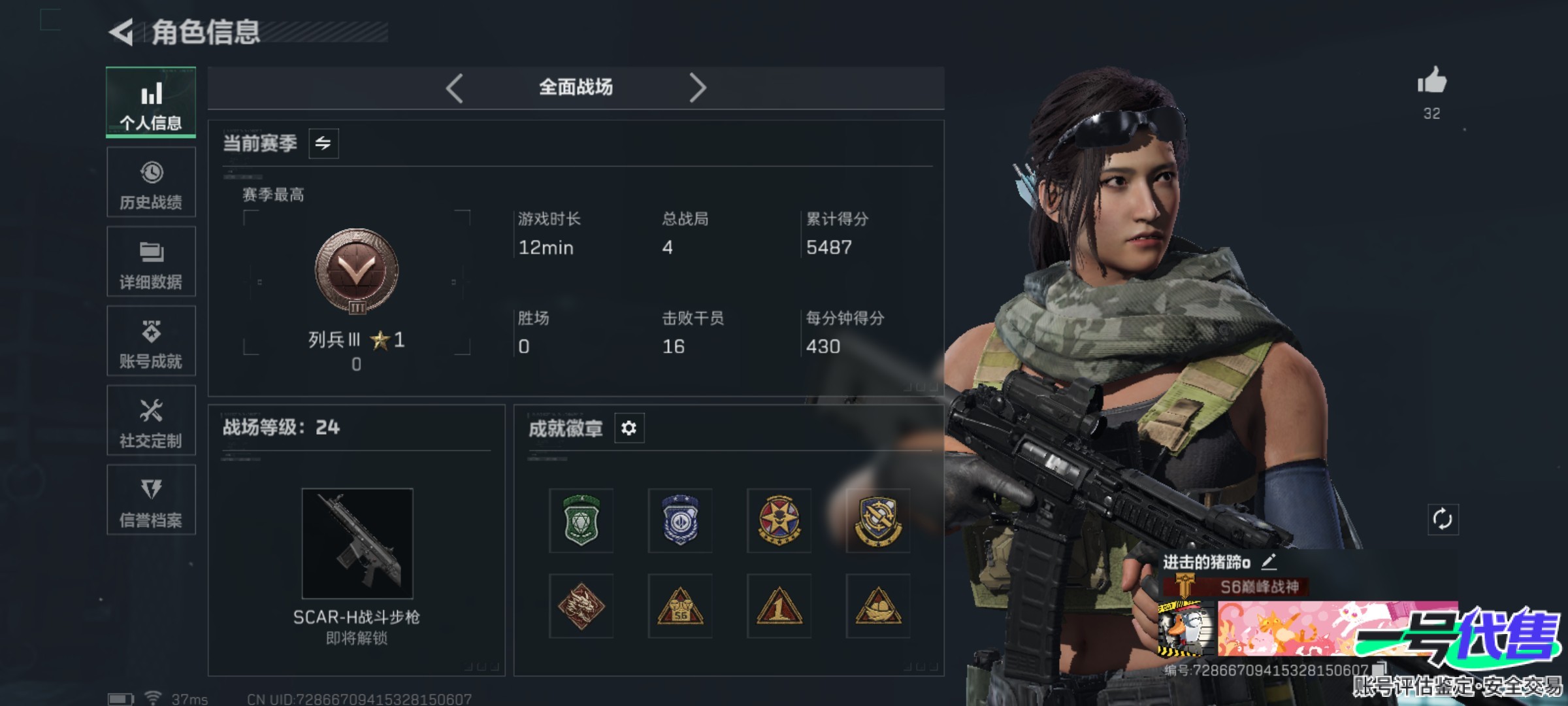Copy the 编号 ID number
Screen dimensions: 1568x706
(1380, 669)
